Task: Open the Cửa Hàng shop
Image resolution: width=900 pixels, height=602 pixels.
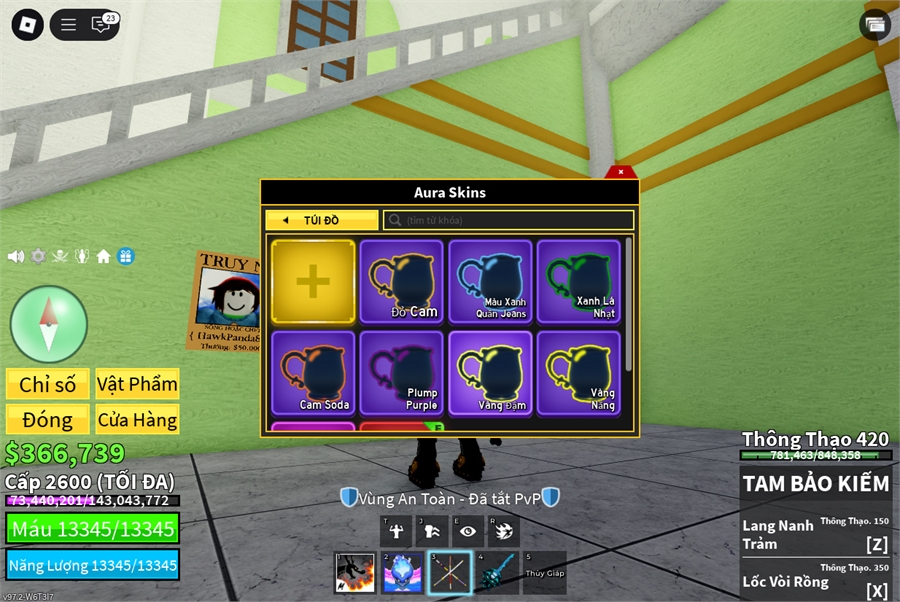Action: (137, 419)
